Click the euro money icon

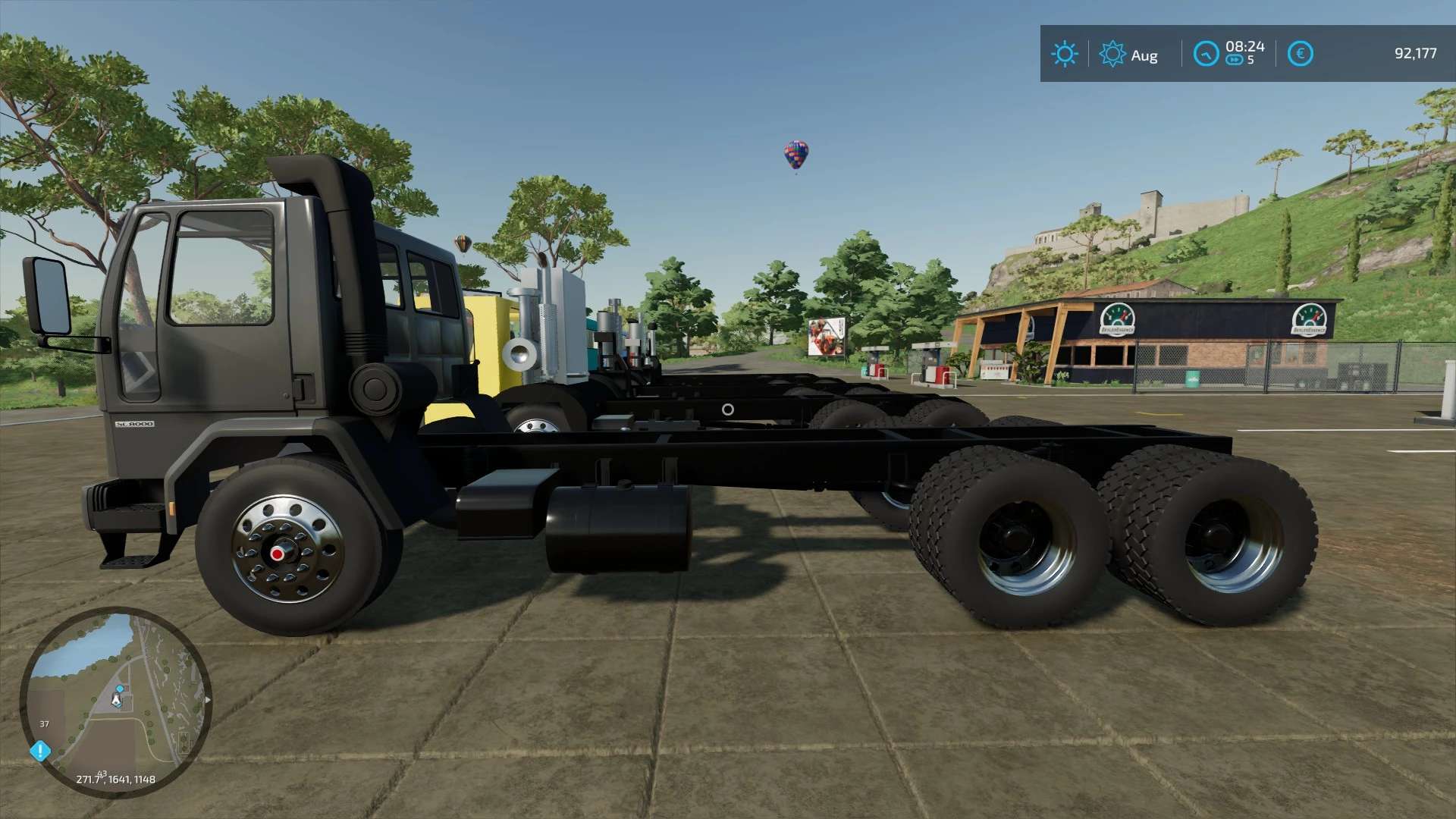click(1300, 54)
